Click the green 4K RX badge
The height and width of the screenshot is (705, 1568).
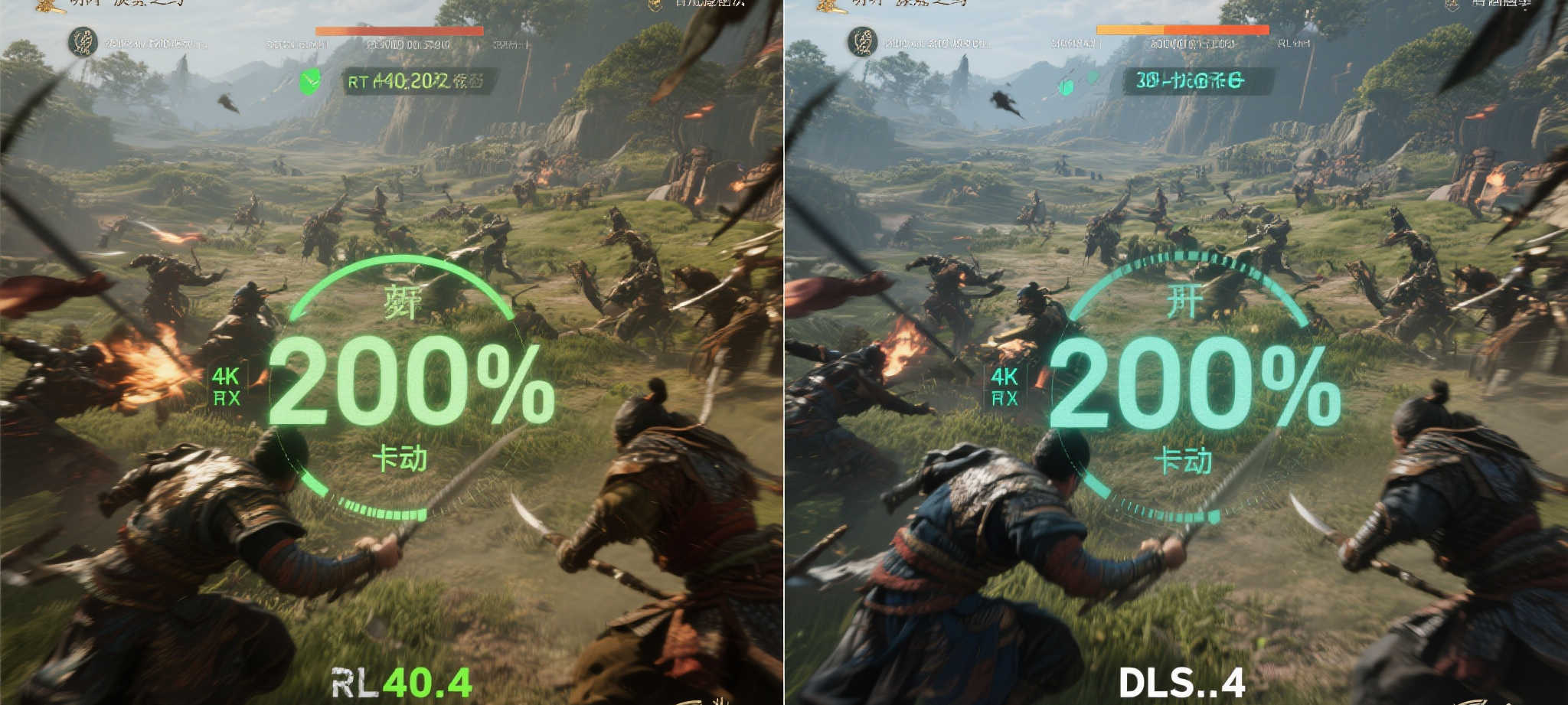tap(226, 387)
